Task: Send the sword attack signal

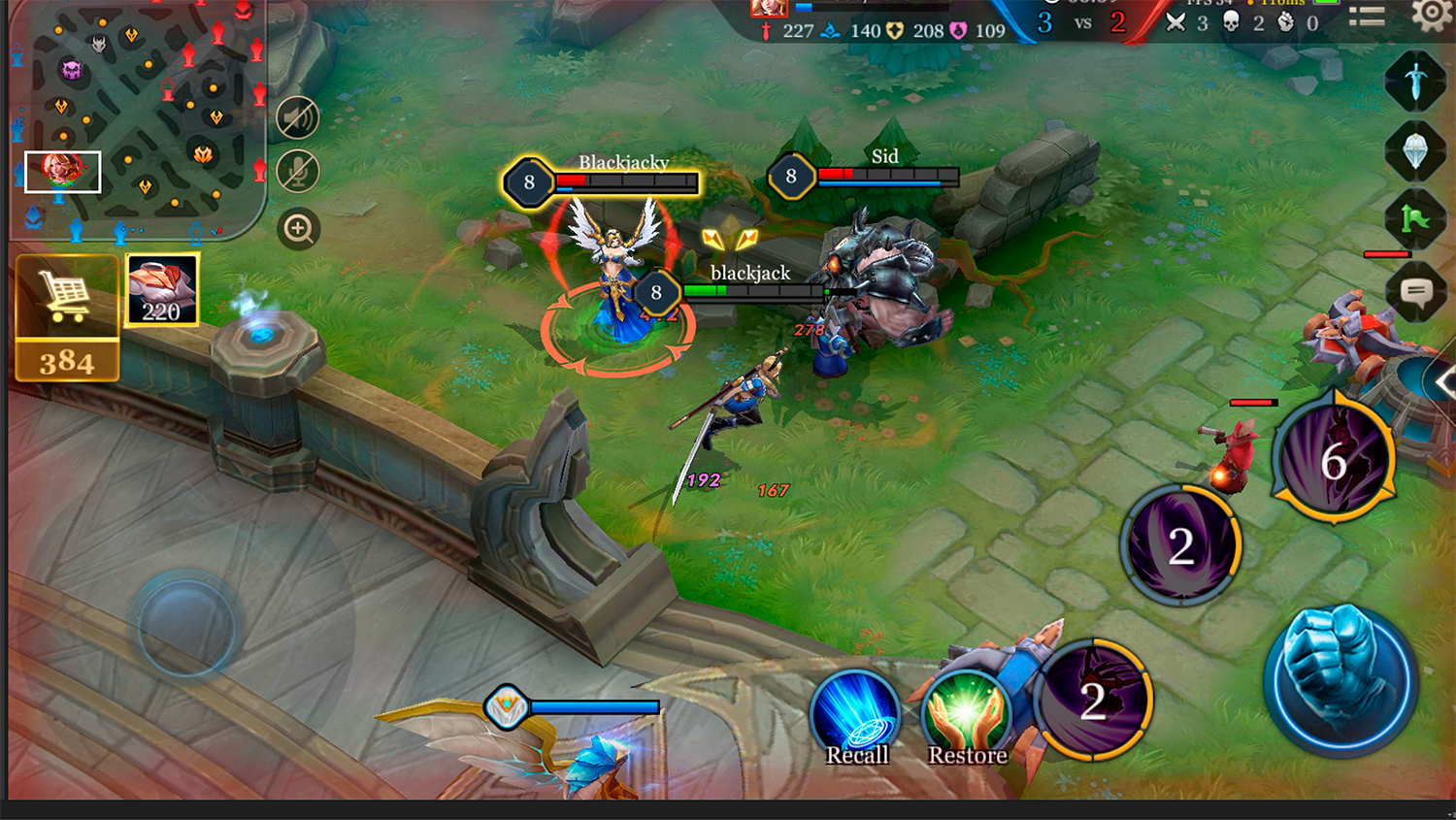Action: tap(1415, 82)
